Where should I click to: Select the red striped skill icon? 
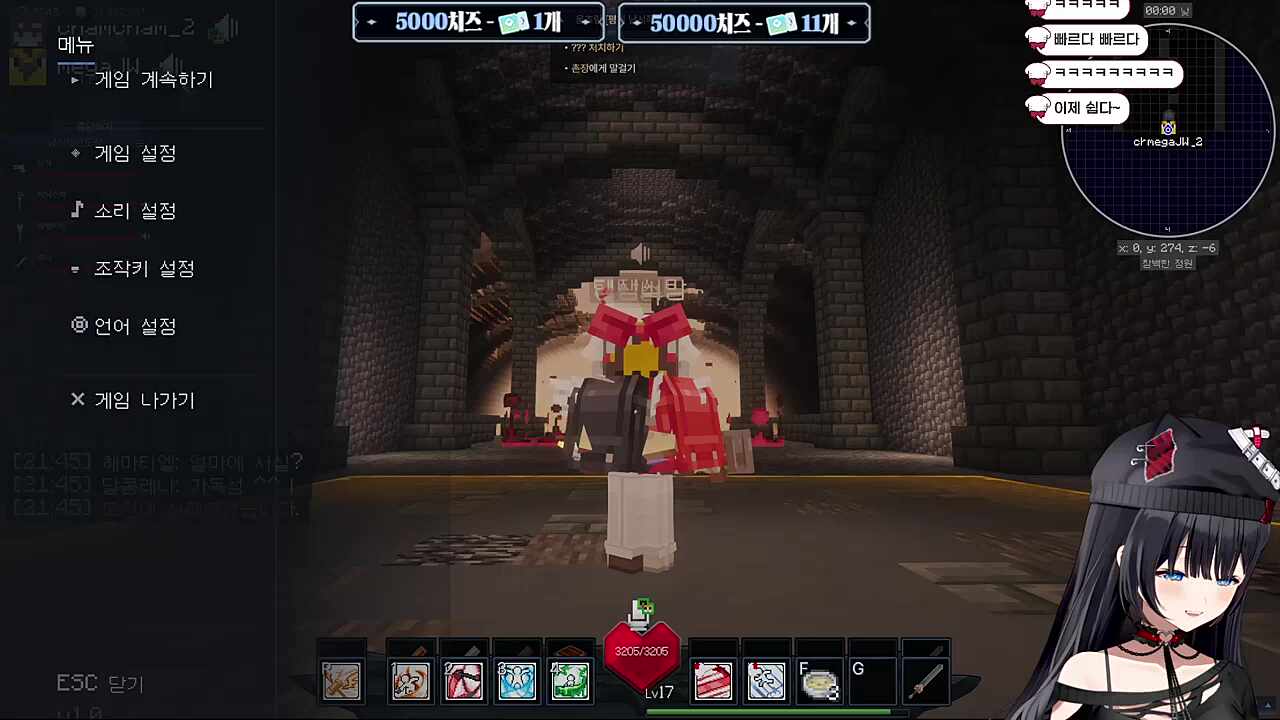tap(713, 681)
